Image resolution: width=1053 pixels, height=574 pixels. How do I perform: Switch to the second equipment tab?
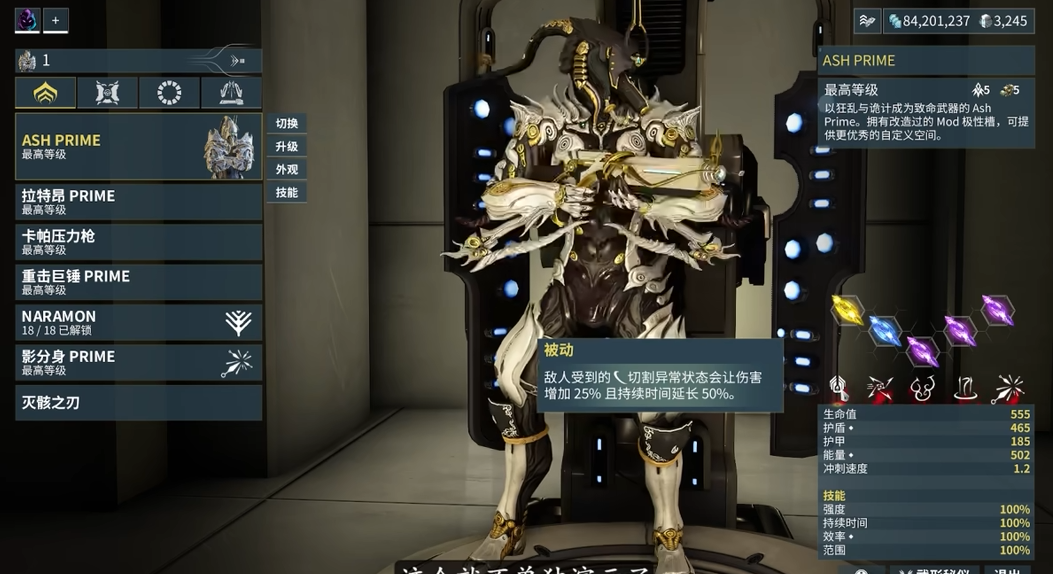[x=107, y=93]
